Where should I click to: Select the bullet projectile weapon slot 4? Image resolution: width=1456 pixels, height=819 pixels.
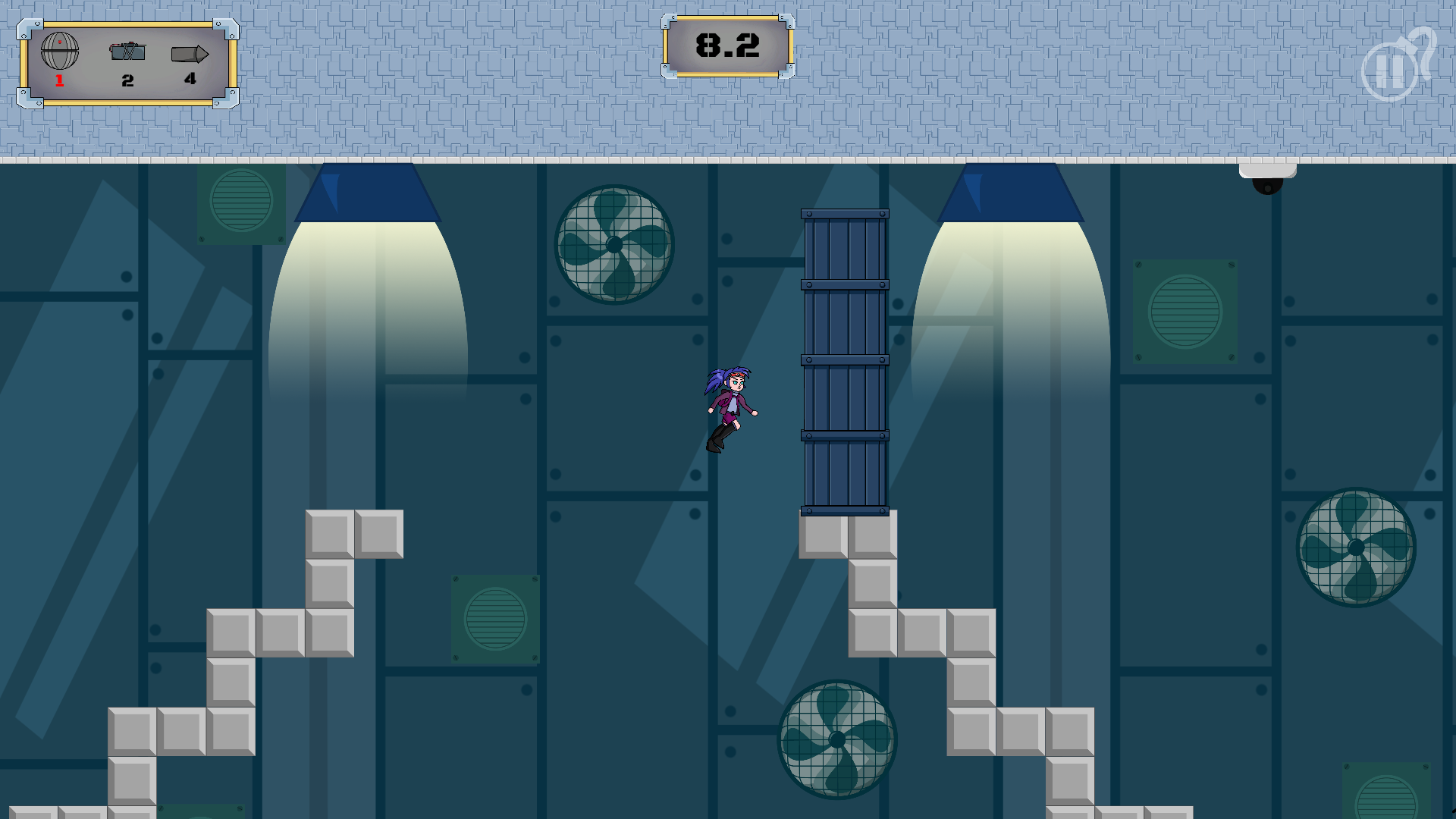(190, 53)
